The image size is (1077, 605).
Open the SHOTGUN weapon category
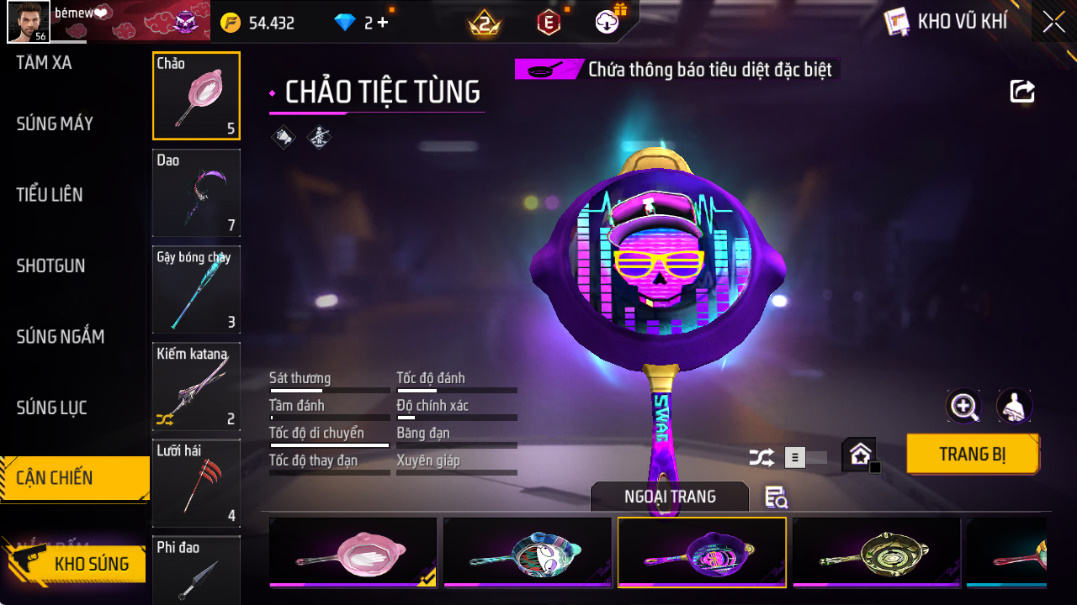click(51, 266)
